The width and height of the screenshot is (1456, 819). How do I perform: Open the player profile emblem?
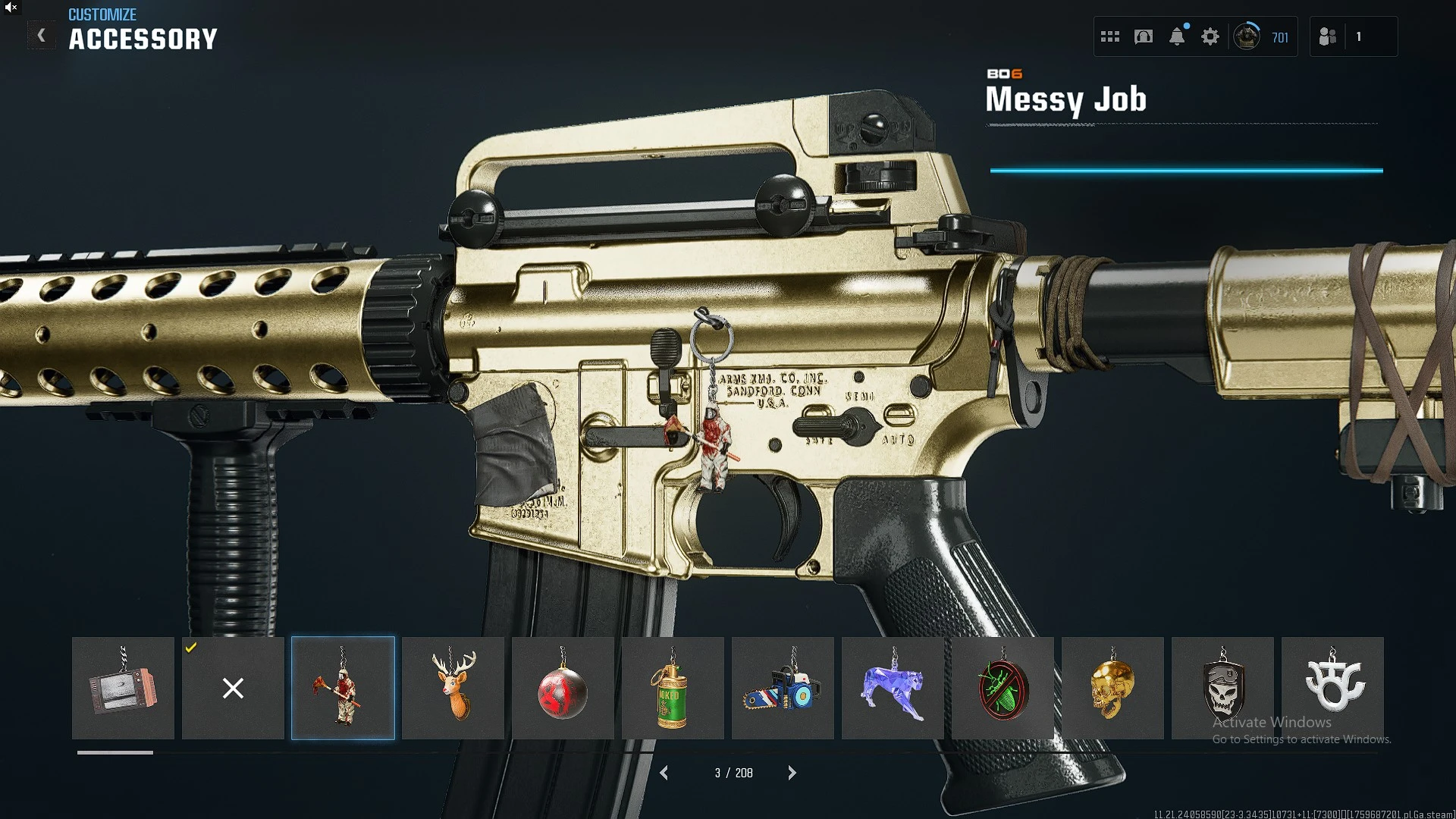(1247, 36)
